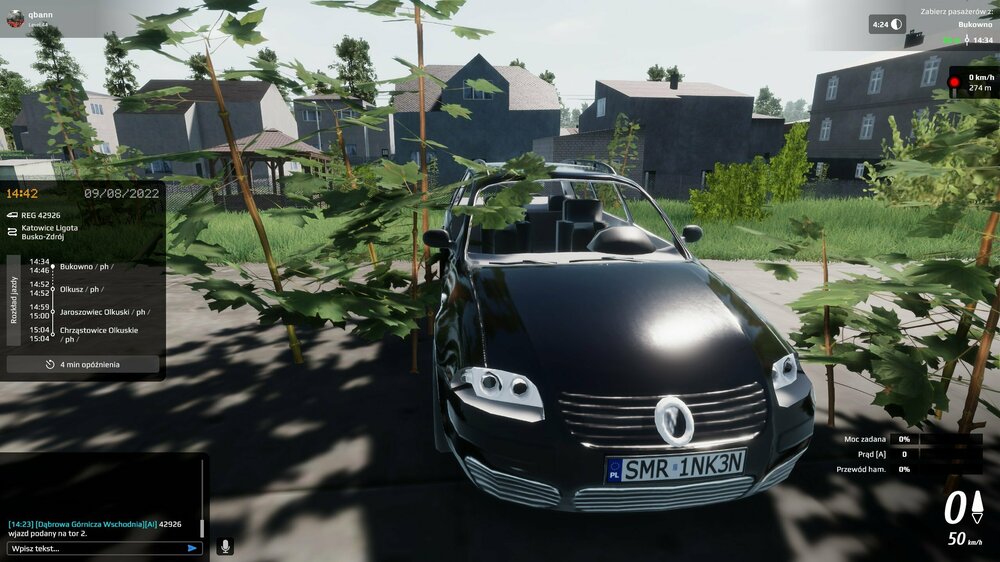Toggle the microphone voice chat button
The image size is (1000, 562).
[x=225, y=547]
